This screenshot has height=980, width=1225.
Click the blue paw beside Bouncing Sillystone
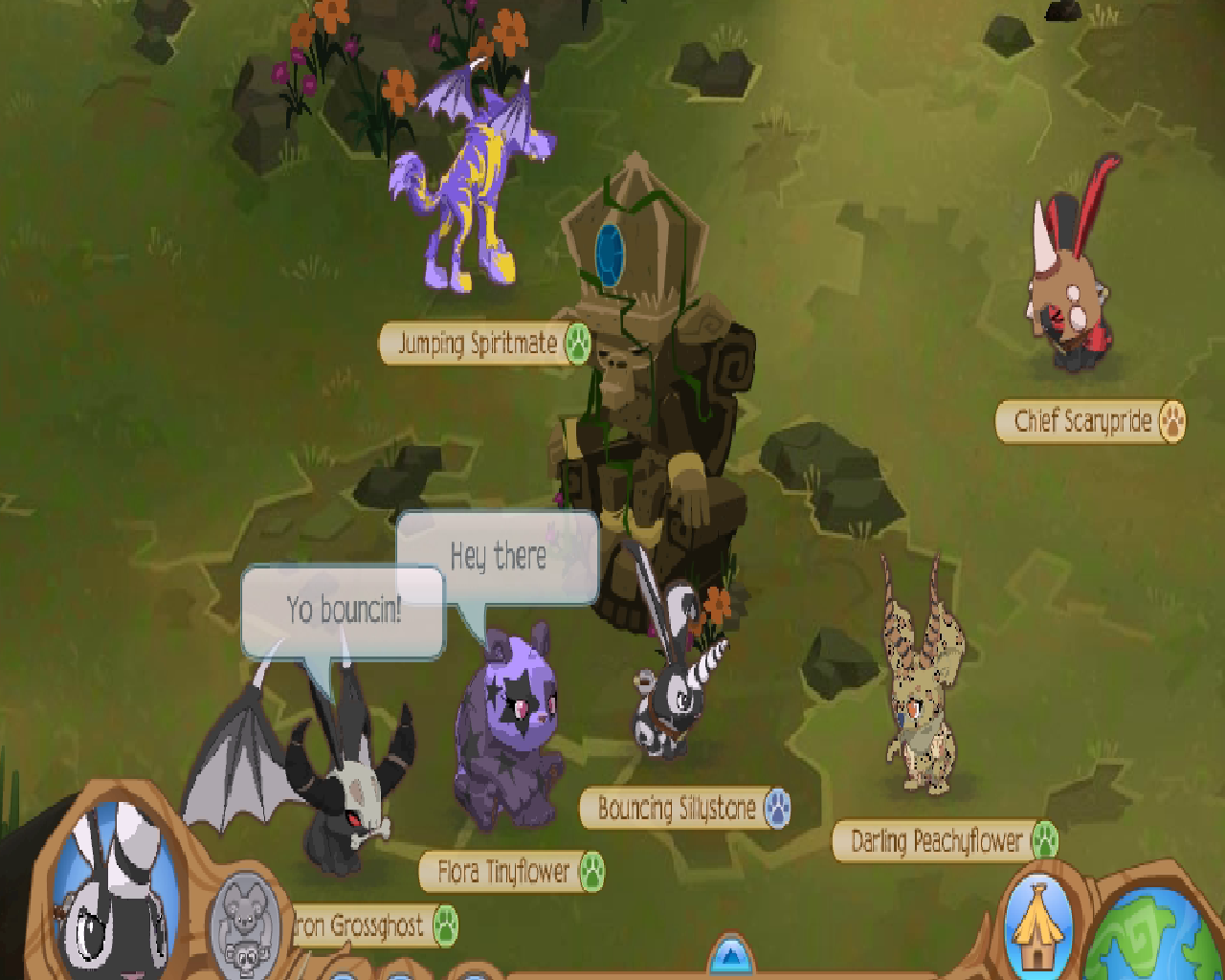pos(775,807)
